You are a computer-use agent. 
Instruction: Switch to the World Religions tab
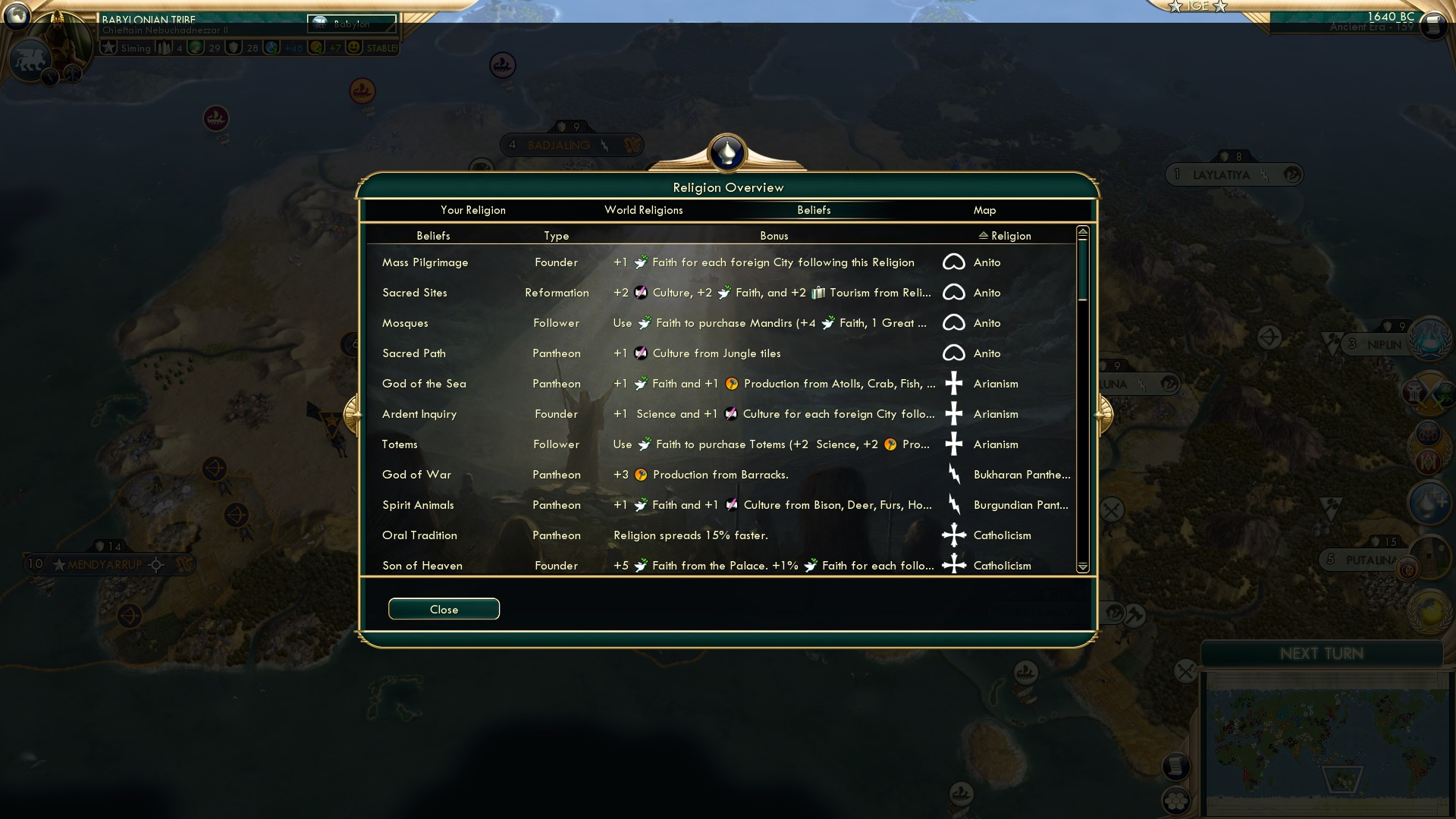click(x=643, y=210)
